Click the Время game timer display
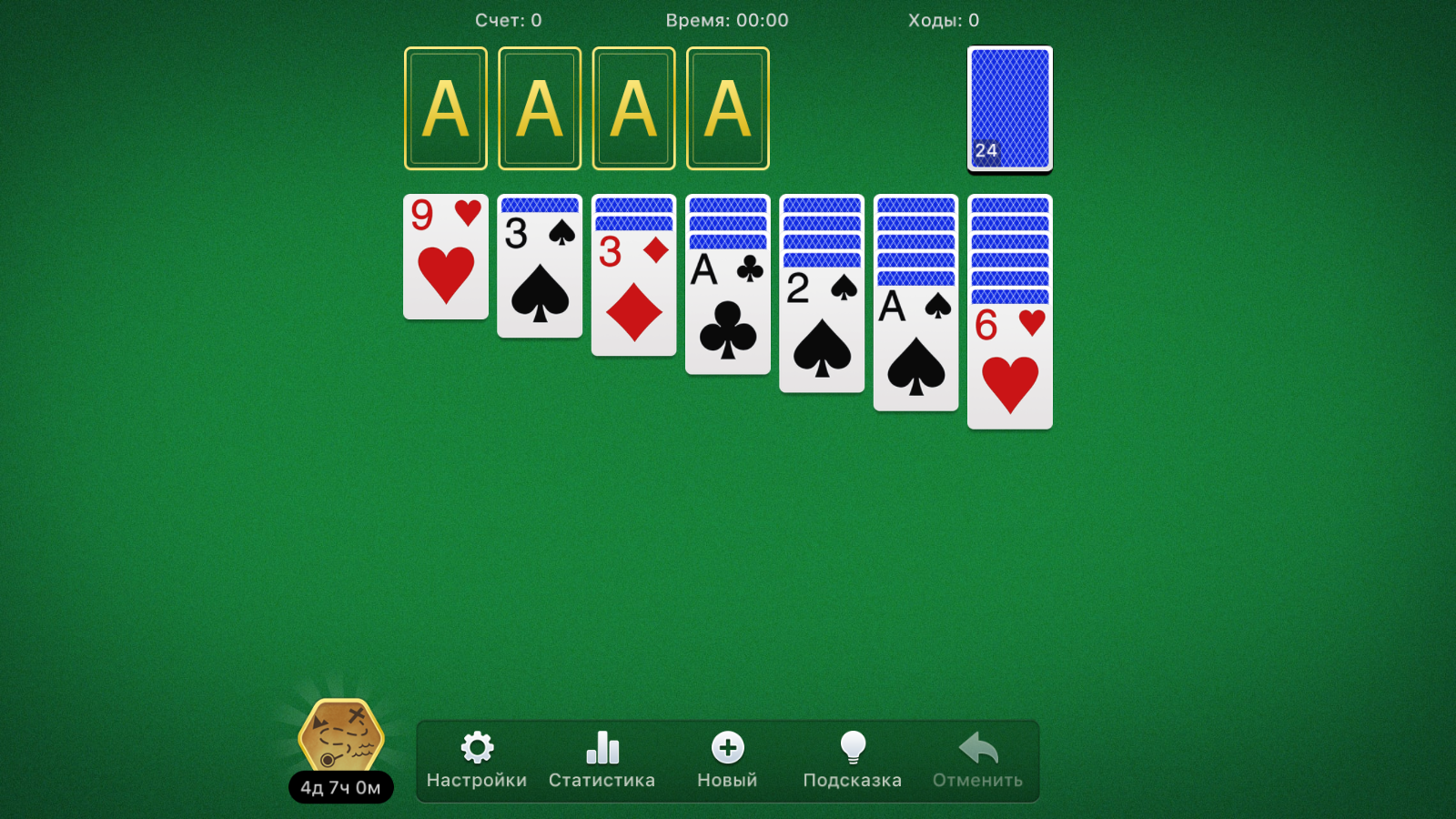This screenshot has width=1456, height=819. (727, 20)
